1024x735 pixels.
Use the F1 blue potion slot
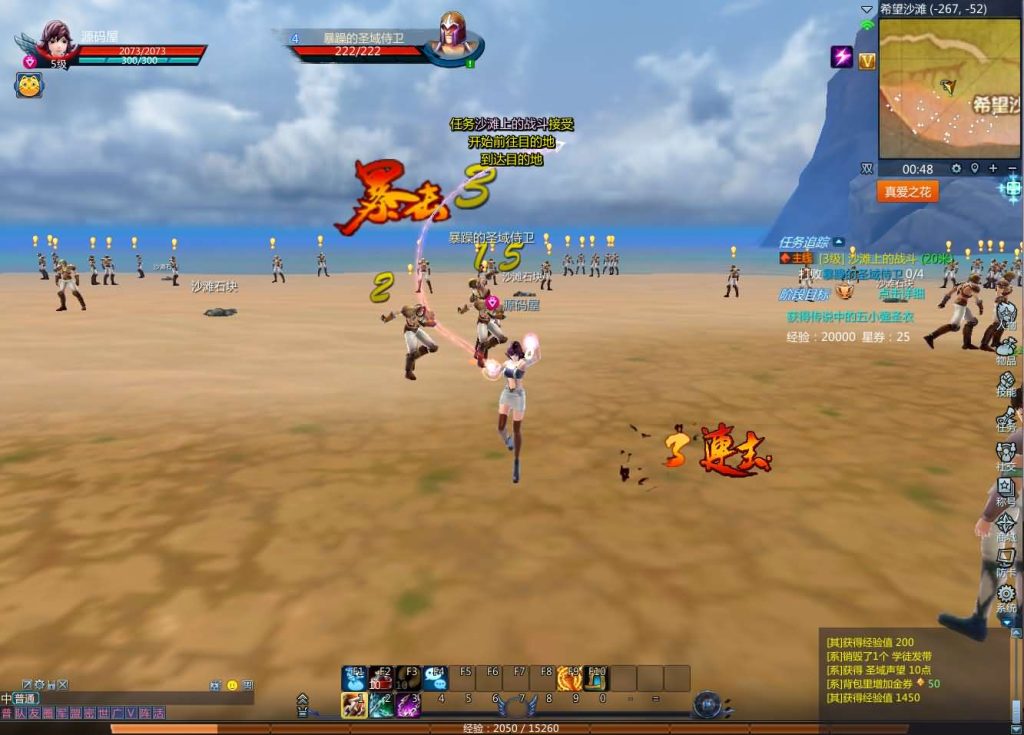[x=355, y=679]
